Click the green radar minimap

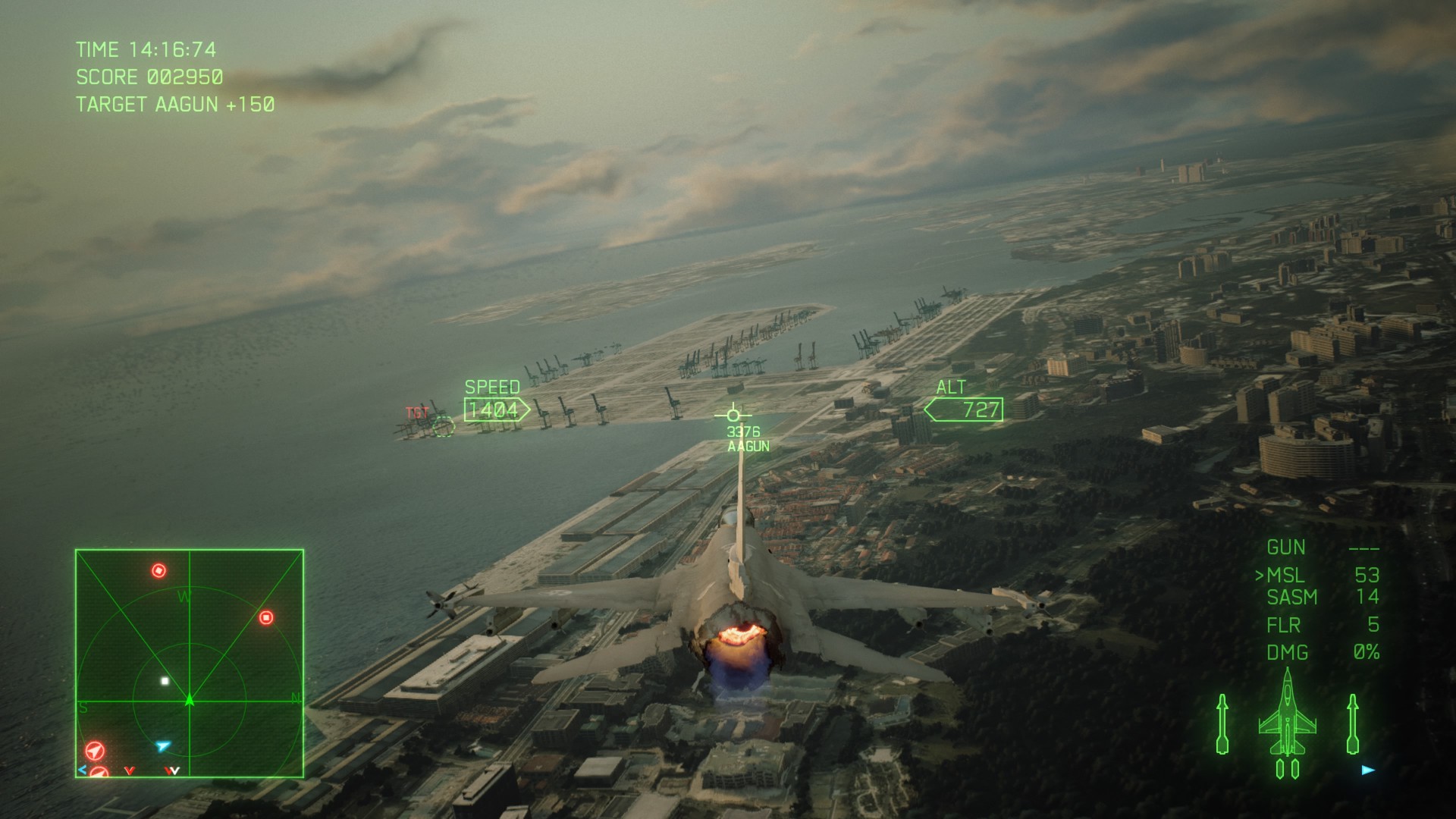[x=190, y=664]
